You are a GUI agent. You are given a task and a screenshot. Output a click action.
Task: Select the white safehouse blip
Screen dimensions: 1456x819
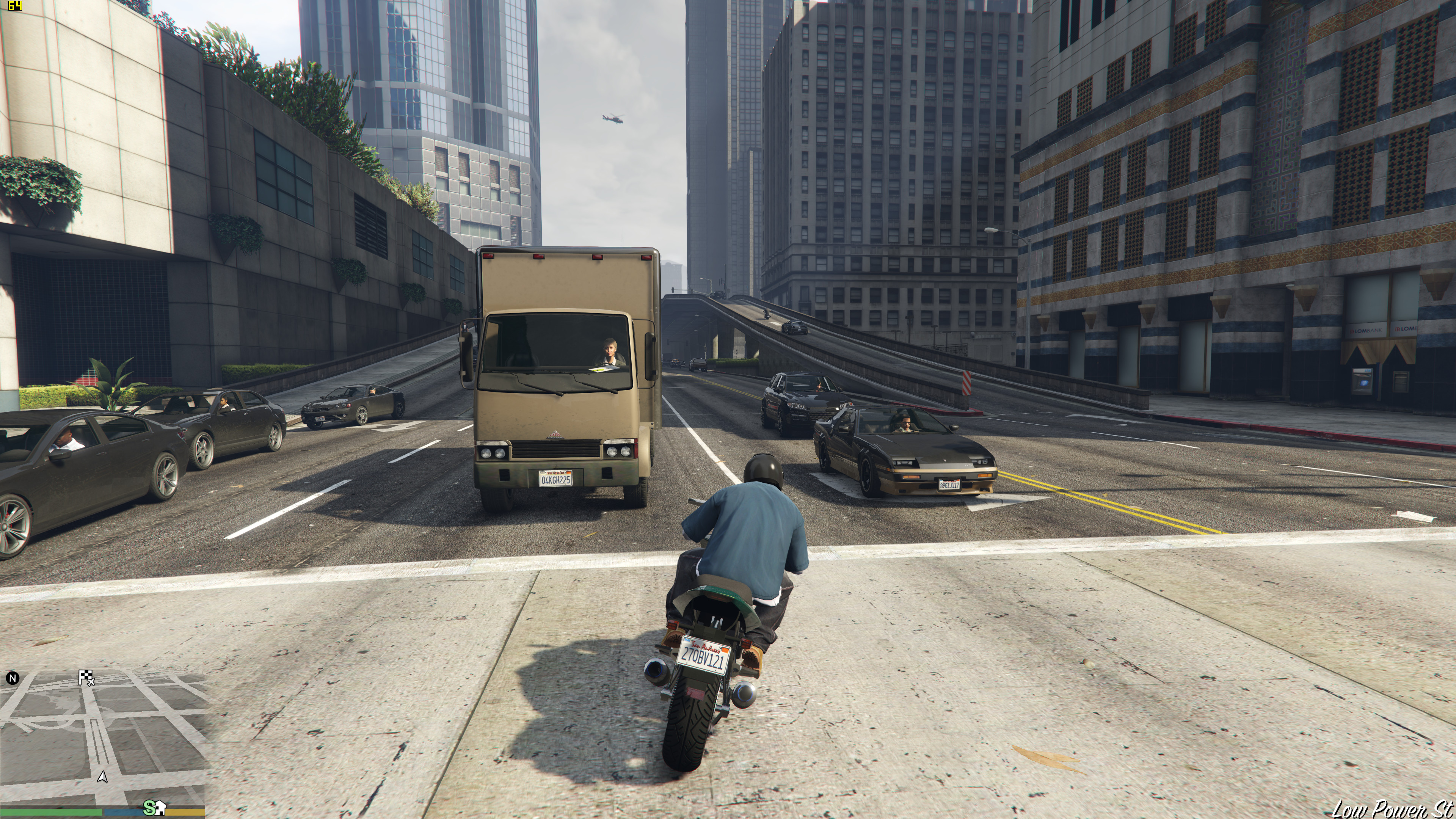pos(160,807)
